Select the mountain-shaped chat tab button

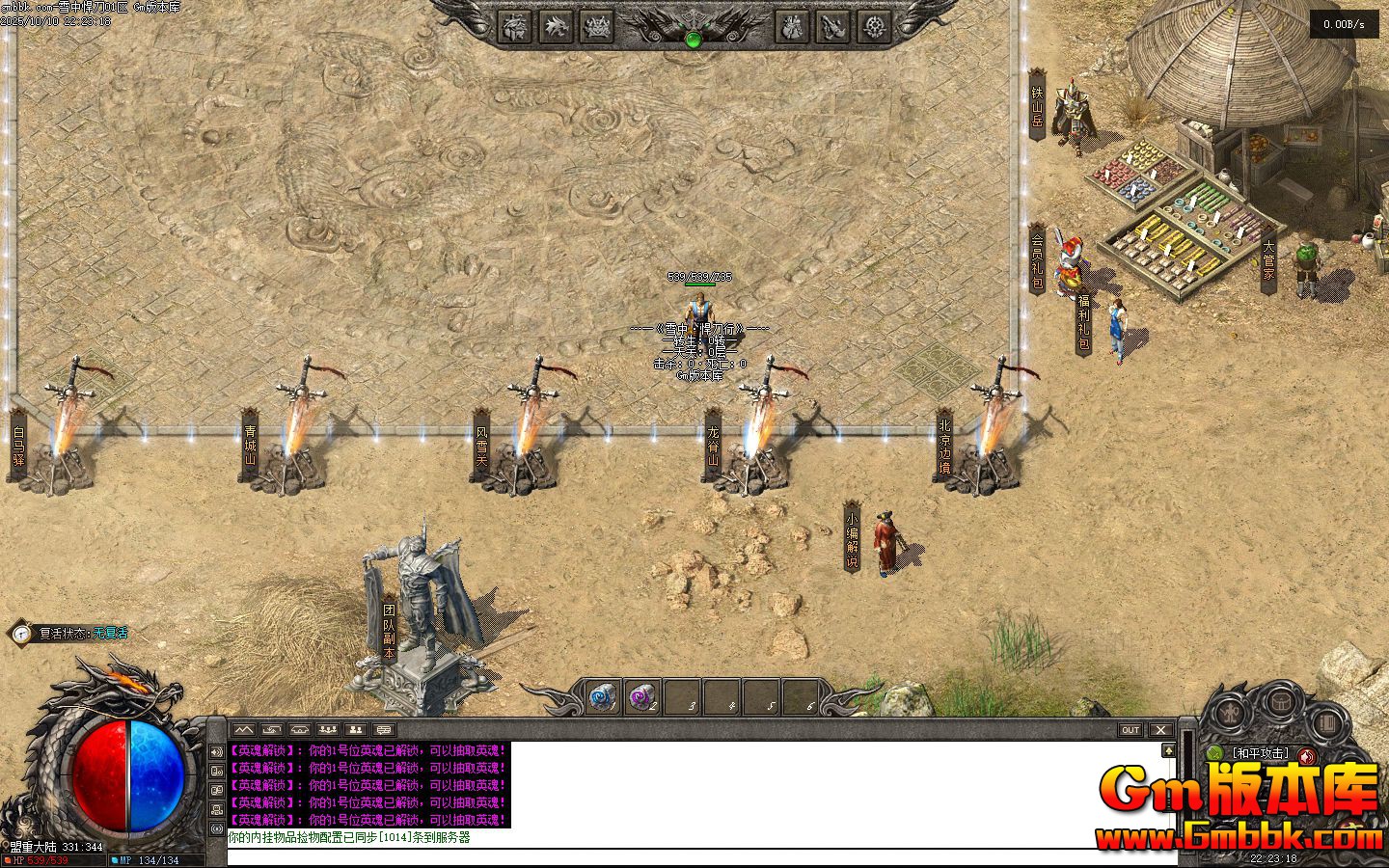(x=242, y=730)
